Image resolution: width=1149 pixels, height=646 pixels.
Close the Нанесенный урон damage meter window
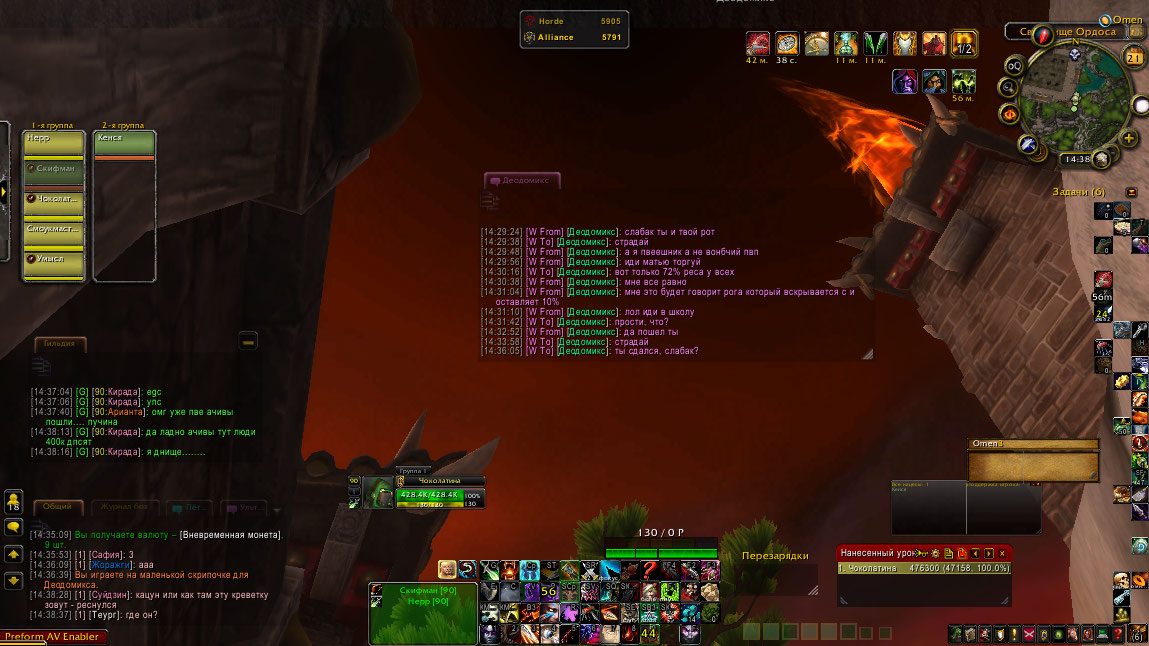click(1002, 553)
